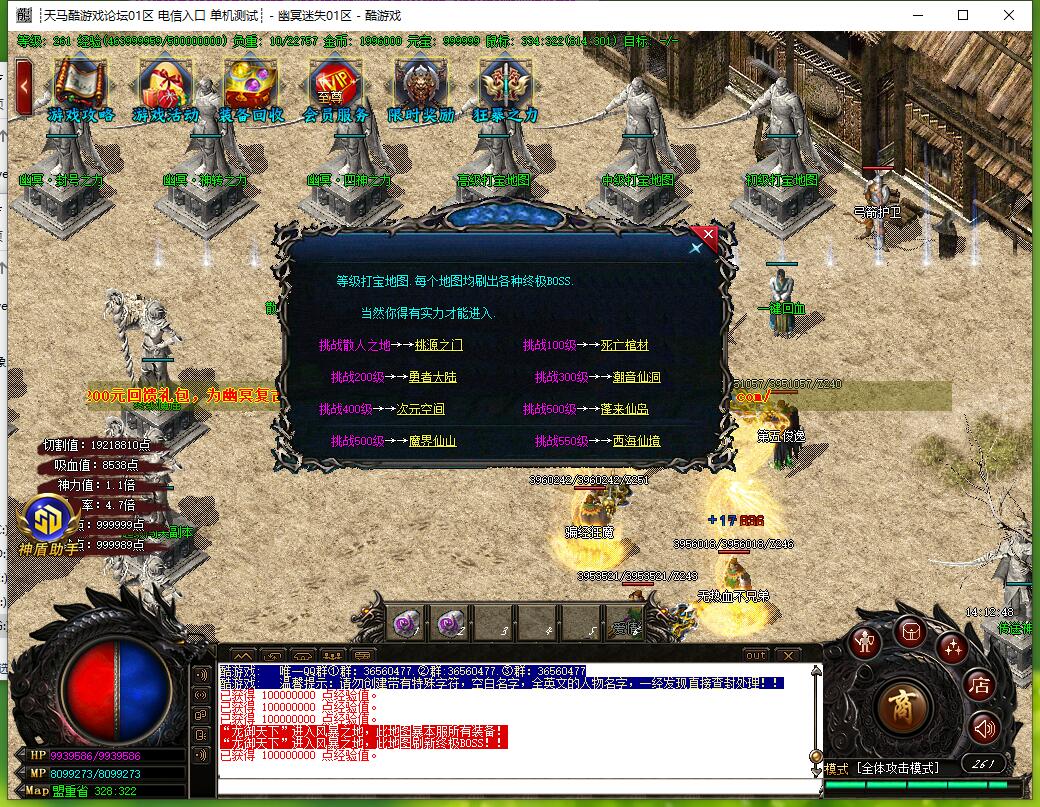Open the 西海仙境 level 550 map
This screenshot has height=807, width=1040.
636,441
